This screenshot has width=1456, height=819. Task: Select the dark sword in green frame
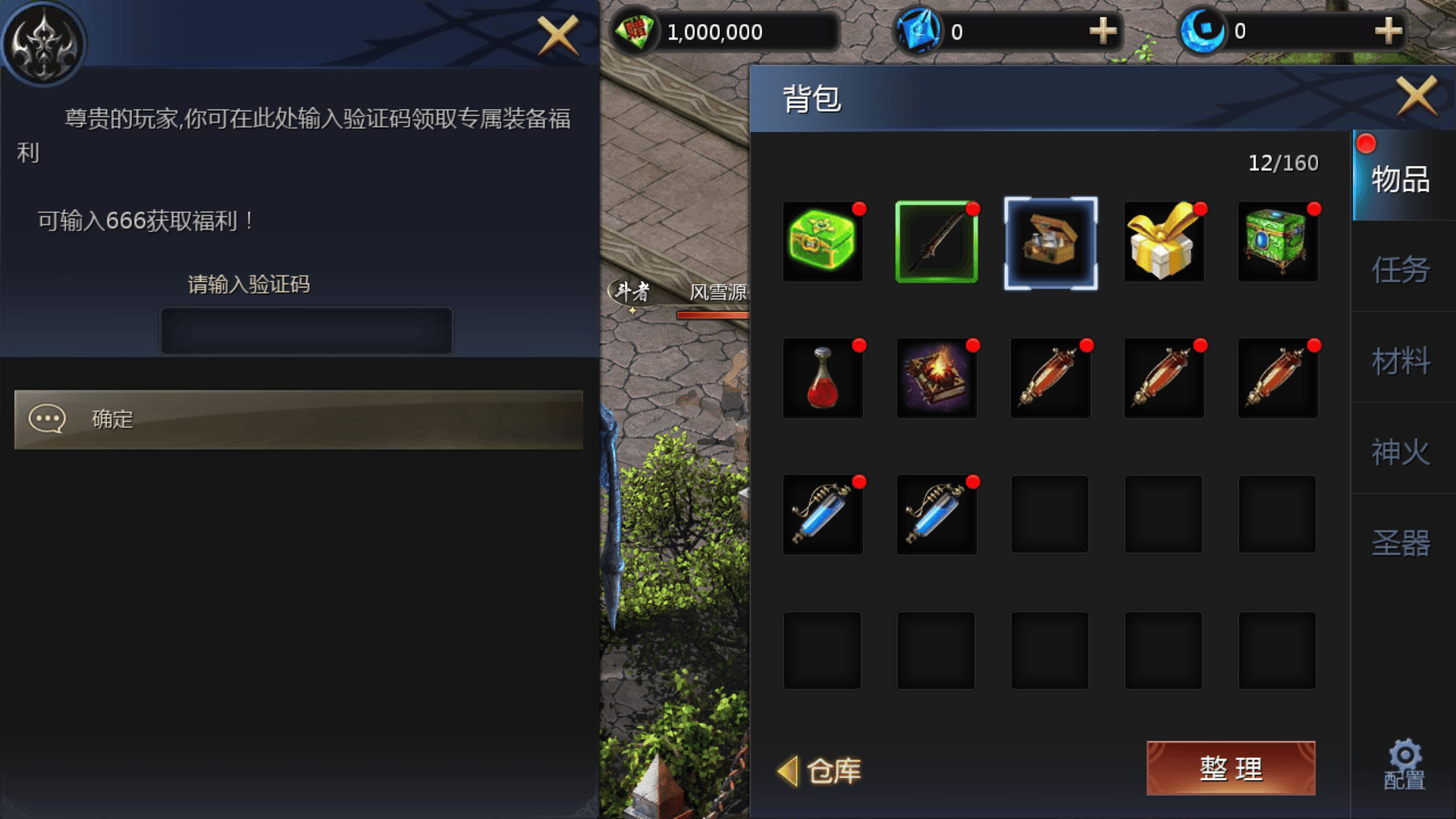(937, 242)
